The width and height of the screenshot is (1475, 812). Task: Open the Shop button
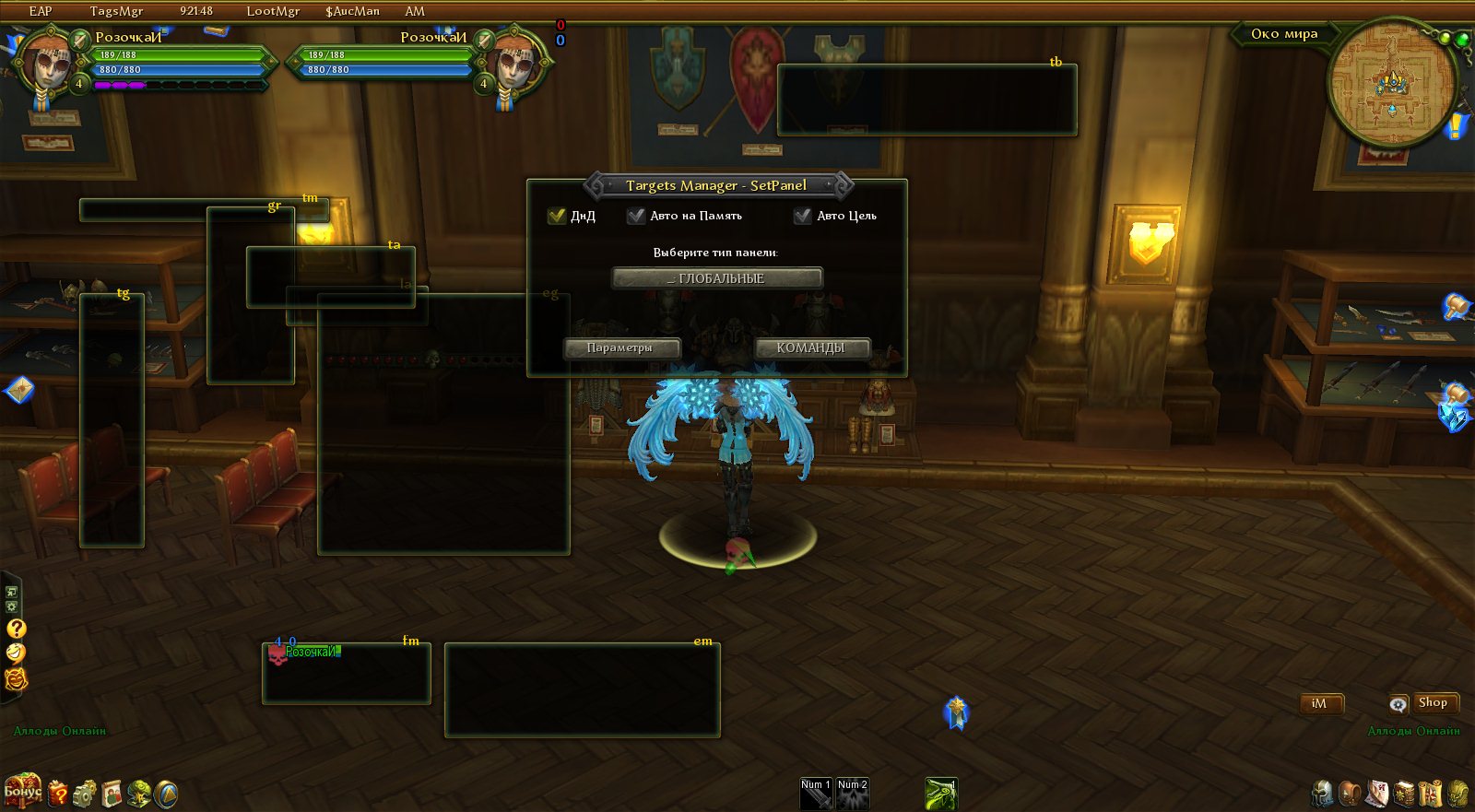click(1433, 702)
